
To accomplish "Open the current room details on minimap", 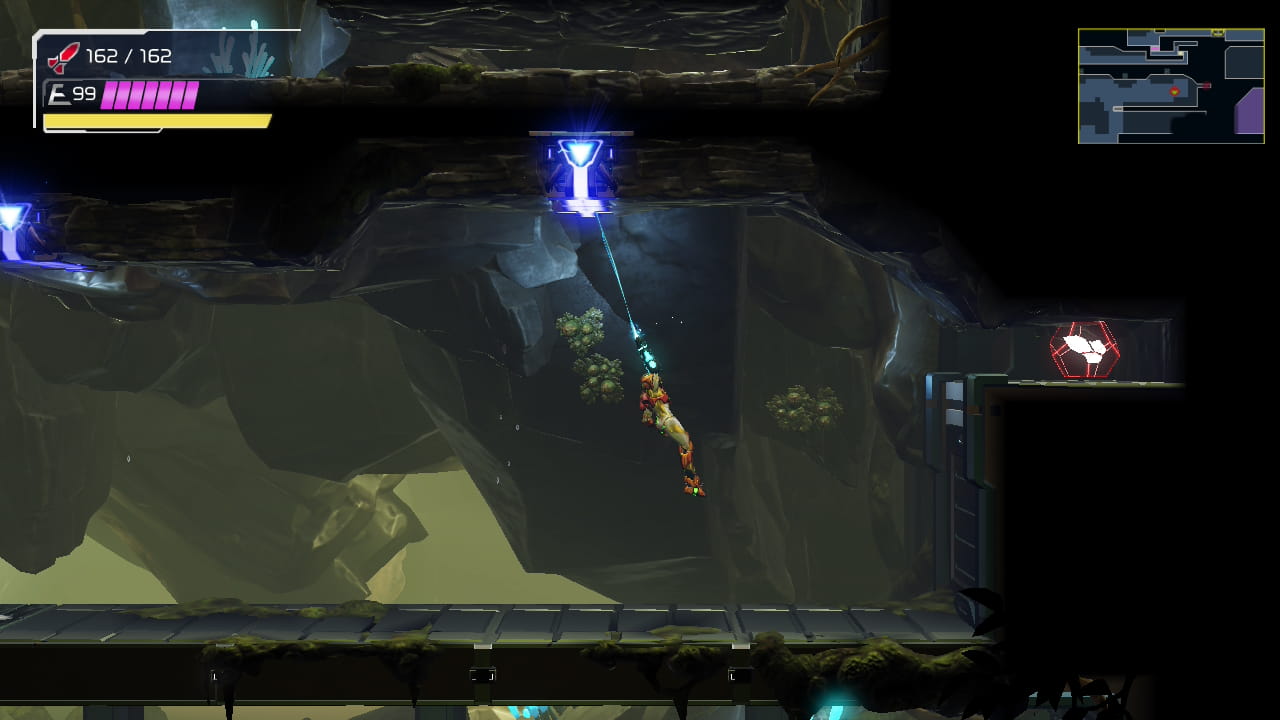I will 1175,91.
